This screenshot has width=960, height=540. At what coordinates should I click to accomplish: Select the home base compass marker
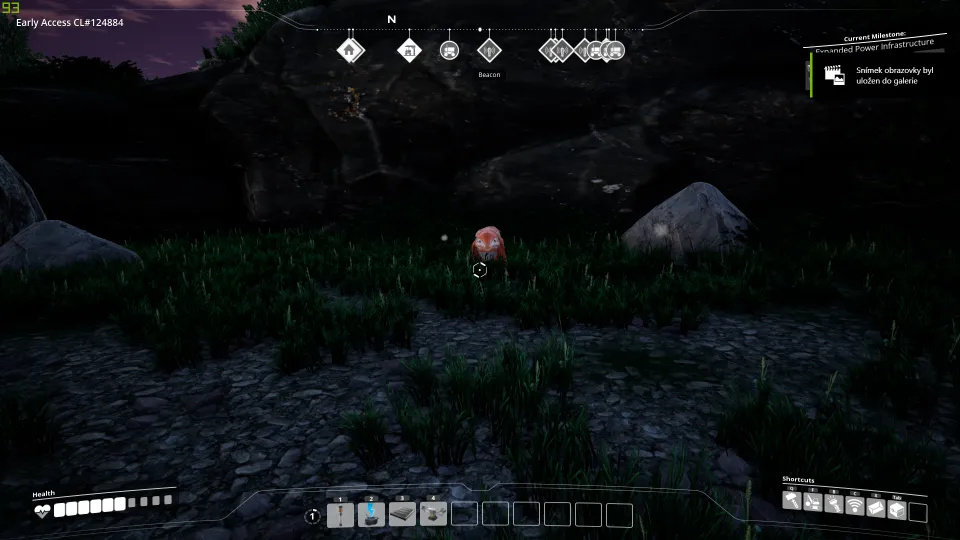click(349, 50)
